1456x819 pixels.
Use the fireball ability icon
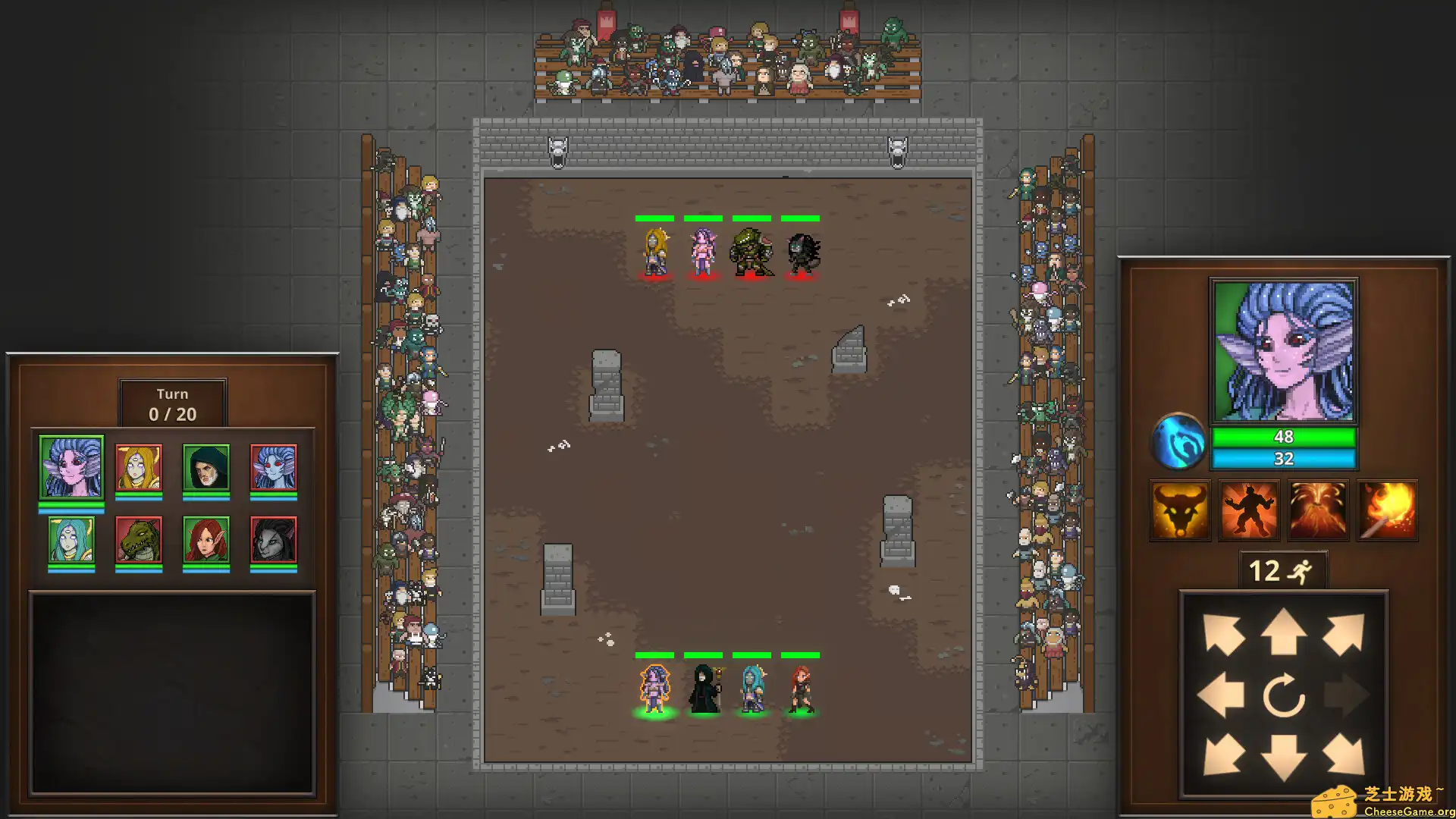coord(1386,509)
